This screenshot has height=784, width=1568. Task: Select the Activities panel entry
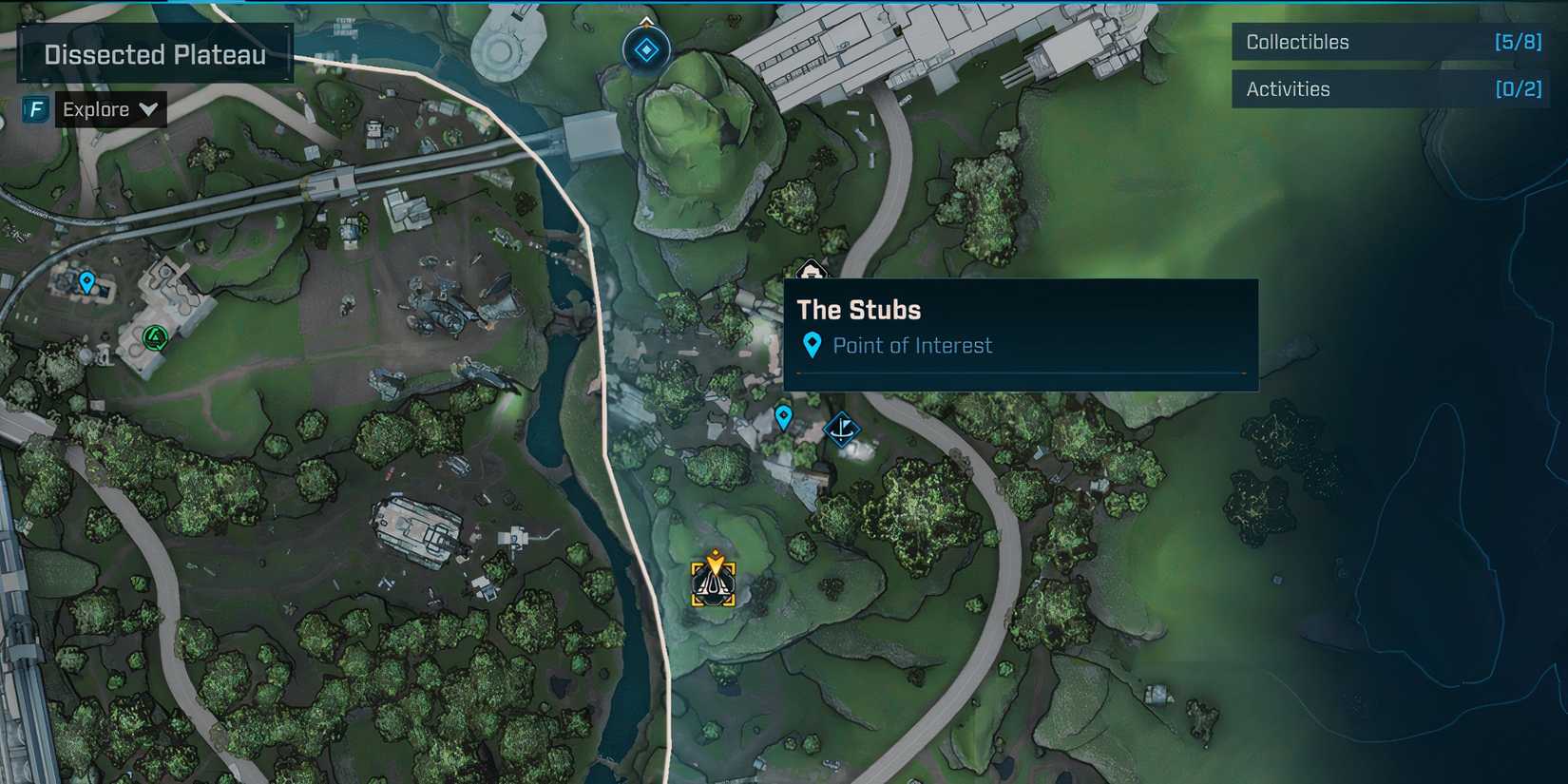(1289, 88)
